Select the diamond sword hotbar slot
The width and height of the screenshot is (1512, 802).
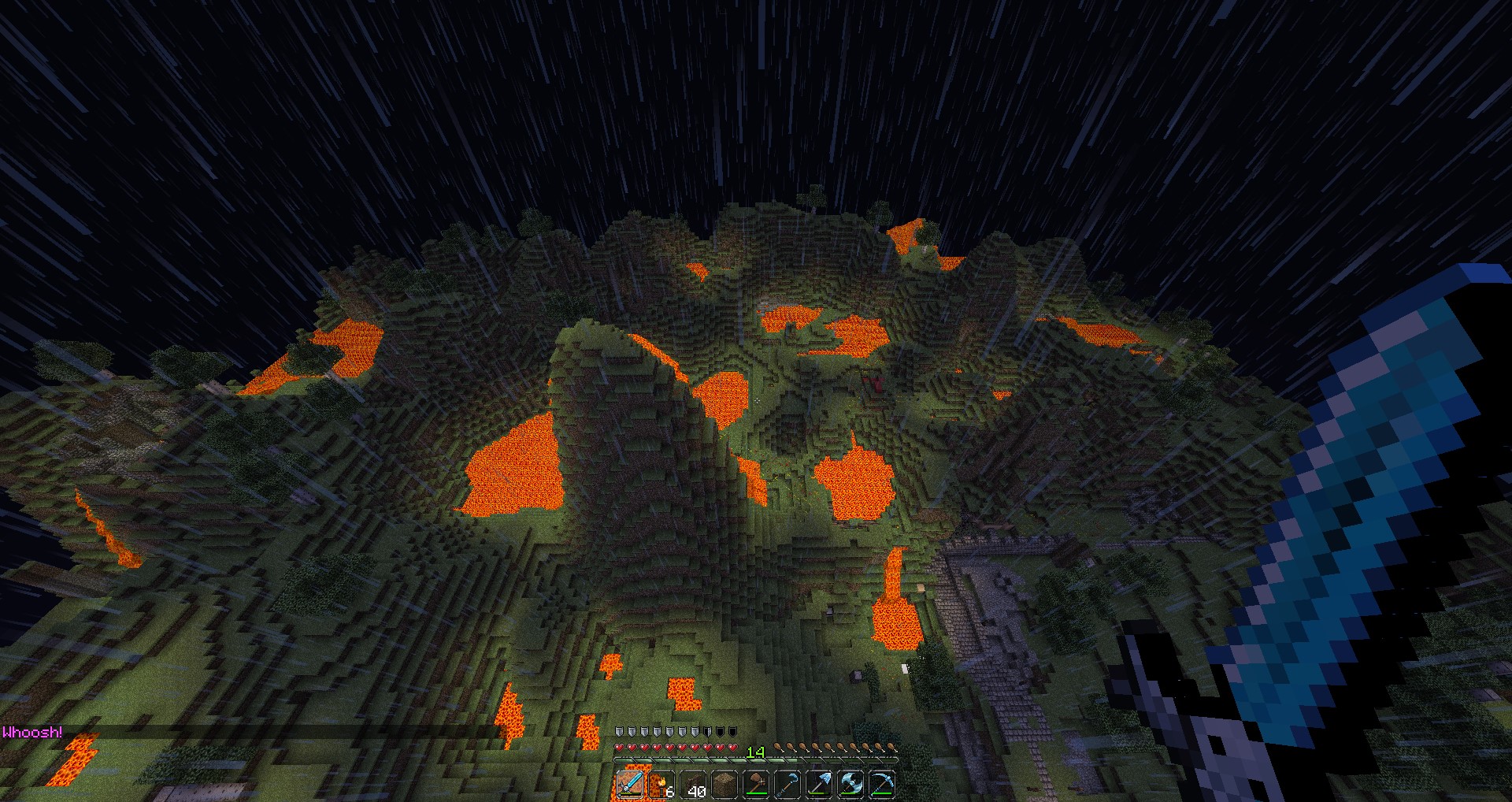click(630, 785)
